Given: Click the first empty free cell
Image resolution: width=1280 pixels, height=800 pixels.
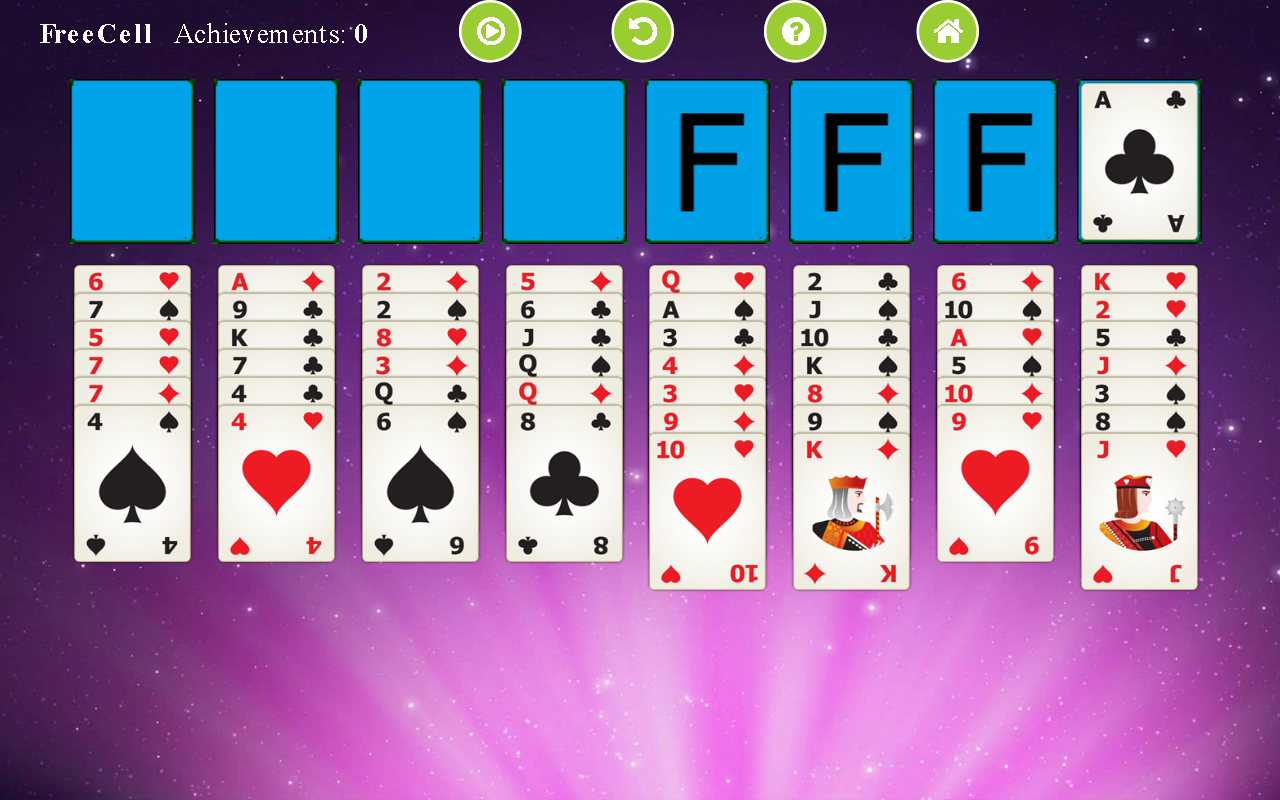Looking at the screenshot, I should pos(131,160).
